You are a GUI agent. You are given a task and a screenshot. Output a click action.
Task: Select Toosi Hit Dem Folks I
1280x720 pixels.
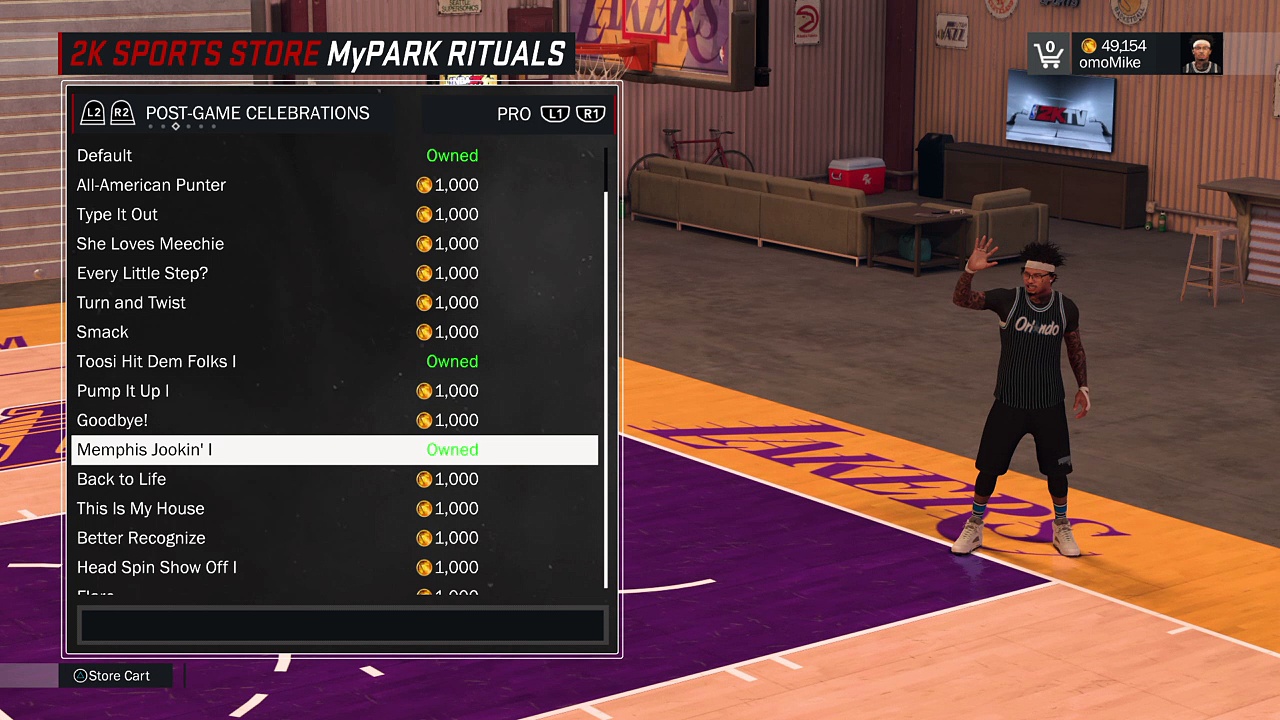coord(156,362)
